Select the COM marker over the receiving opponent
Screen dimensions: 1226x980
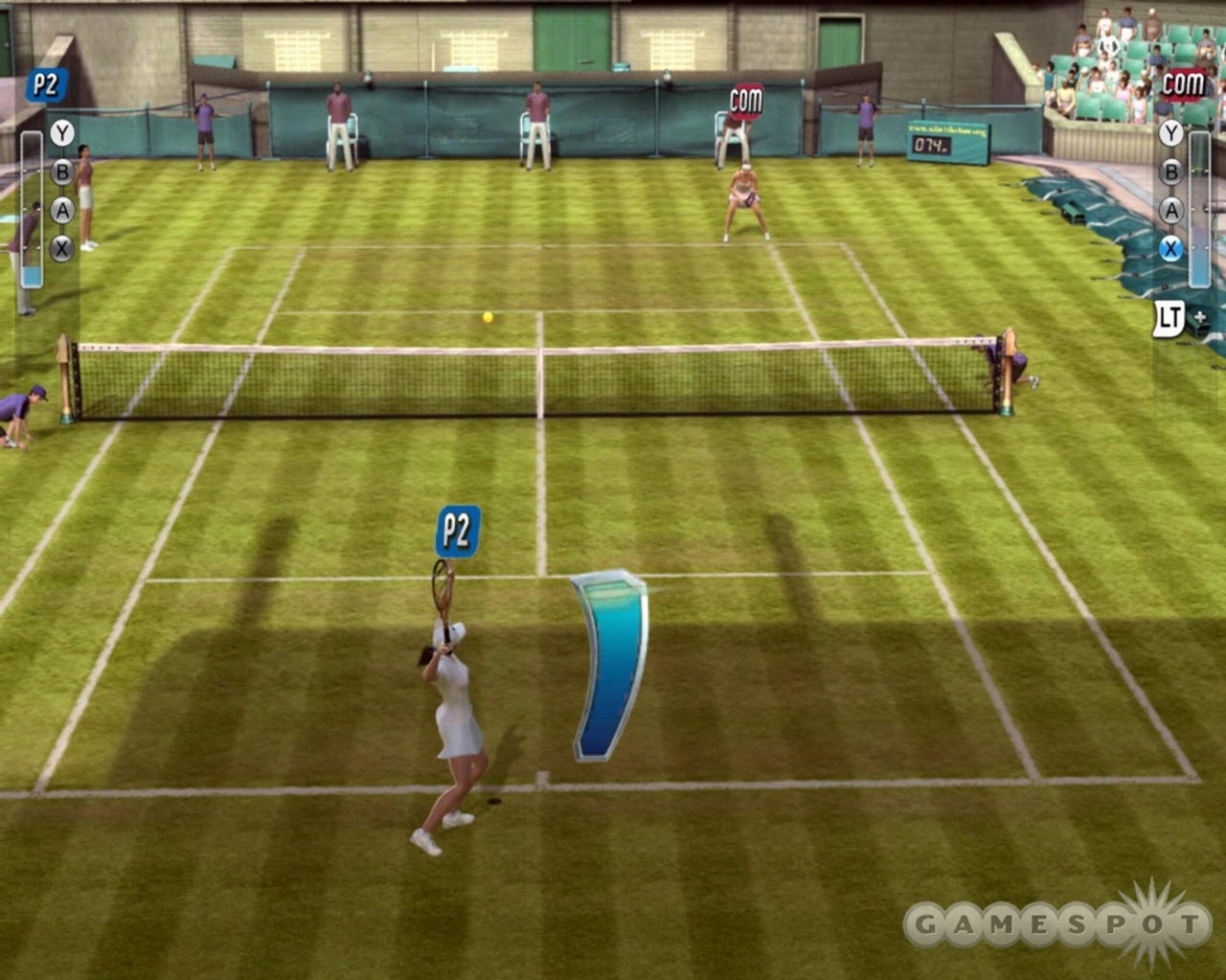pyautogui.click(x=746, y=100)
